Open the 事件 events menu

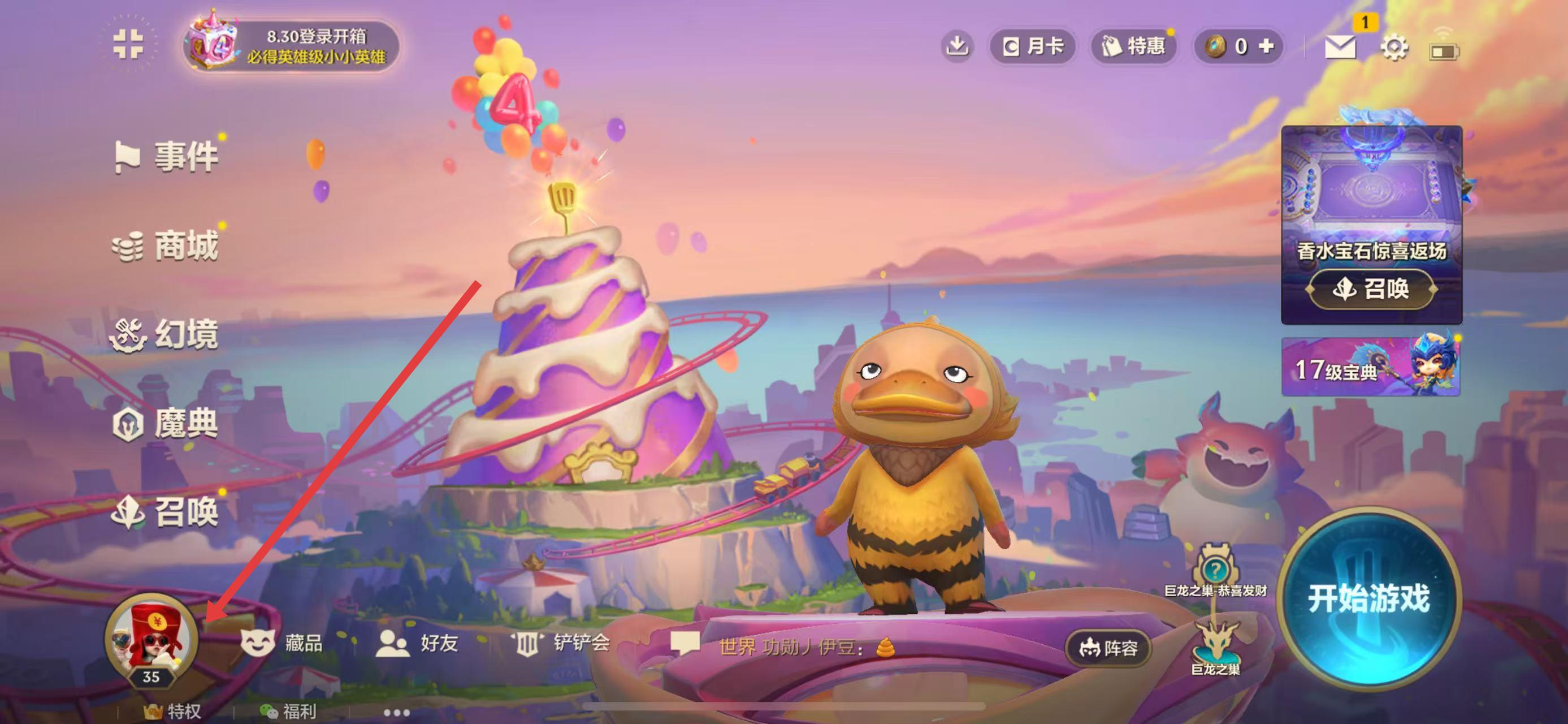pos(167,157)
